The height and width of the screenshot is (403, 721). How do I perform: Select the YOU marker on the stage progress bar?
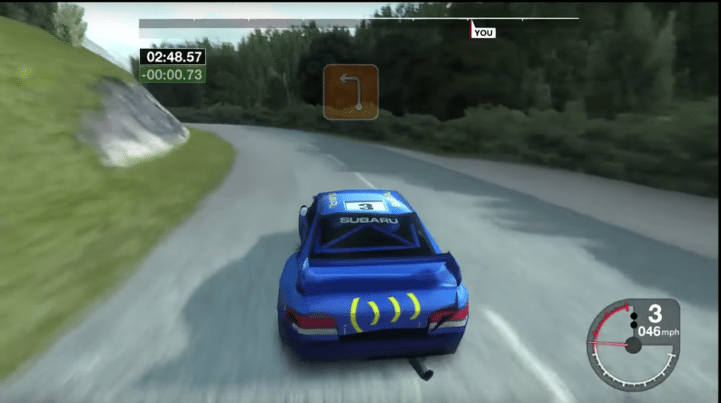(482, 32)
